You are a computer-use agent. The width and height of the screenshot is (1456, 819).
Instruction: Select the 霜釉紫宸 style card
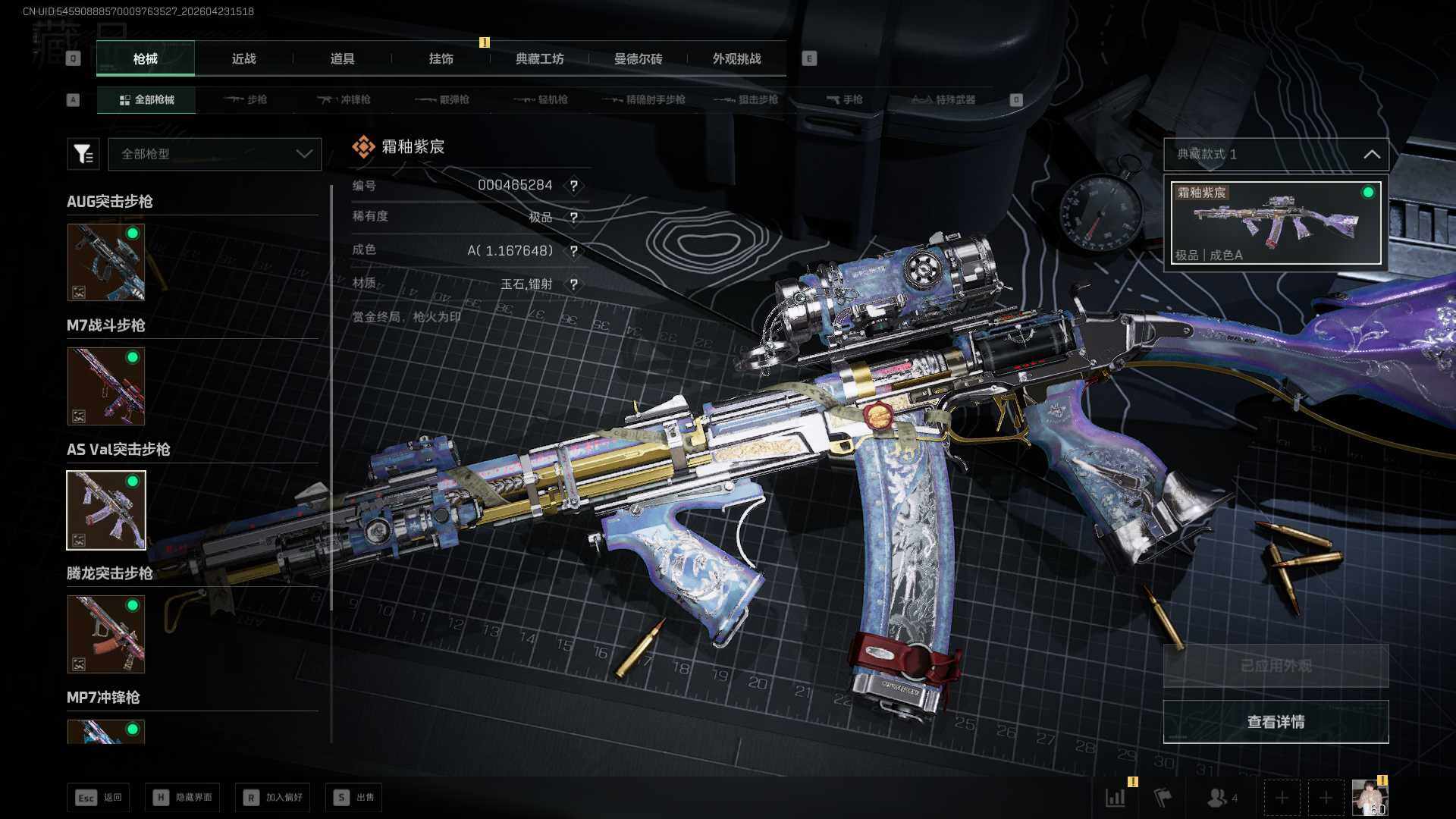coord(1276,223)
